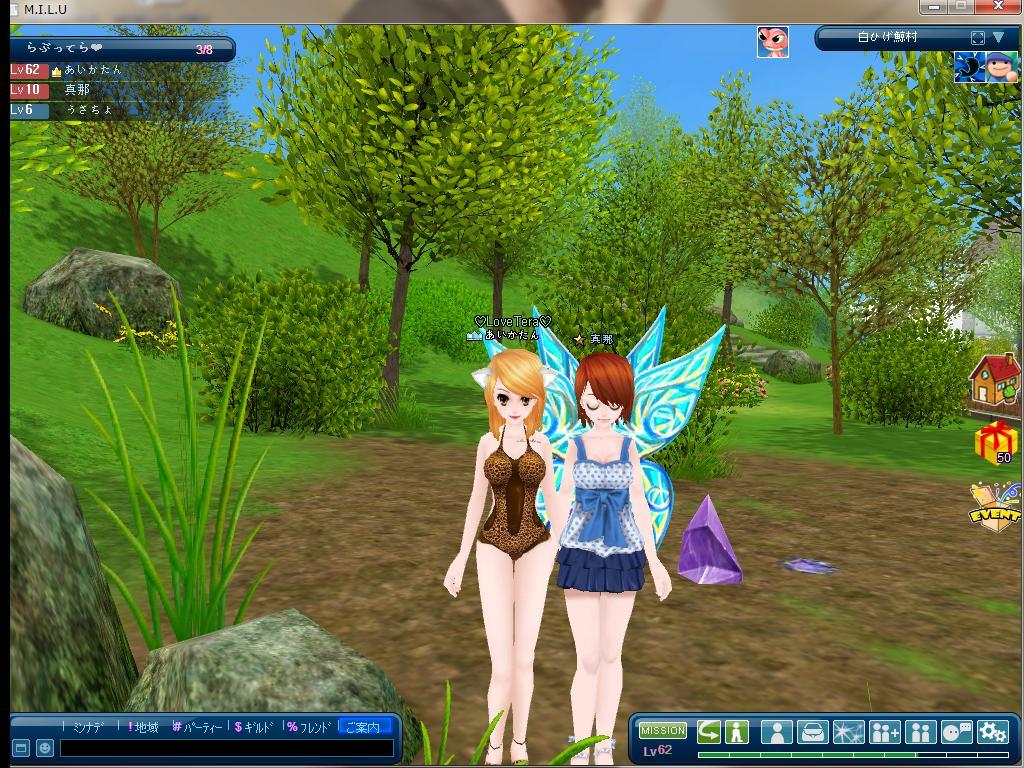
Task: Open the character profile icon
Action: pyautogui.click(x=776, y=732)
